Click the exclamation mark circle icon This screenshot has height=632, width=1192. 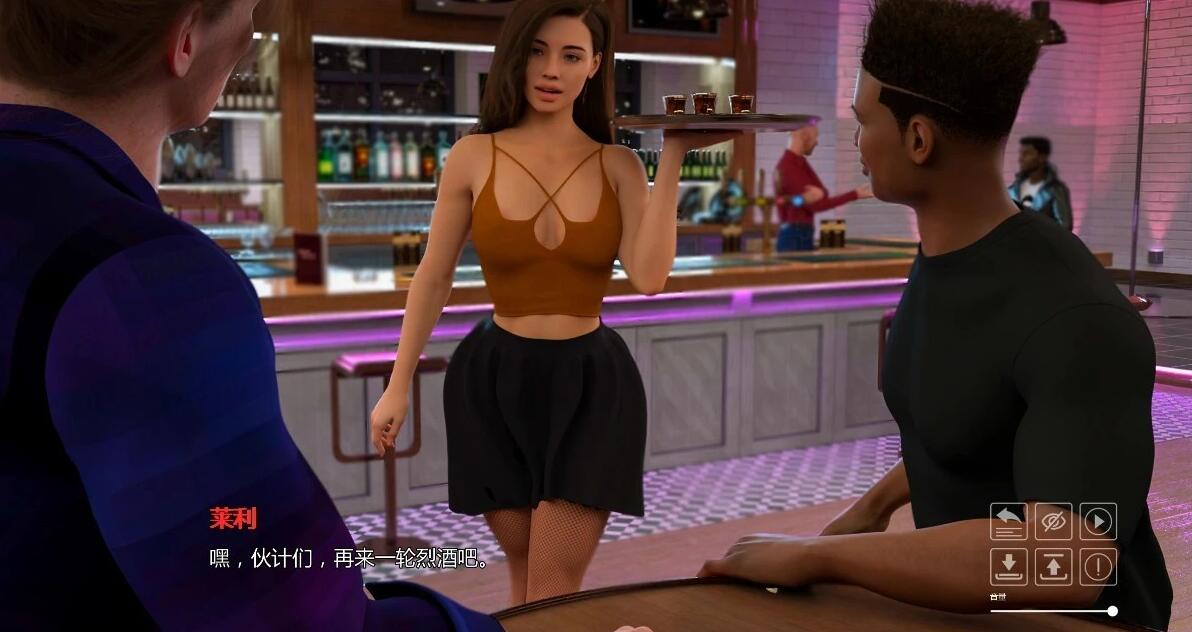pos(1098,566)
